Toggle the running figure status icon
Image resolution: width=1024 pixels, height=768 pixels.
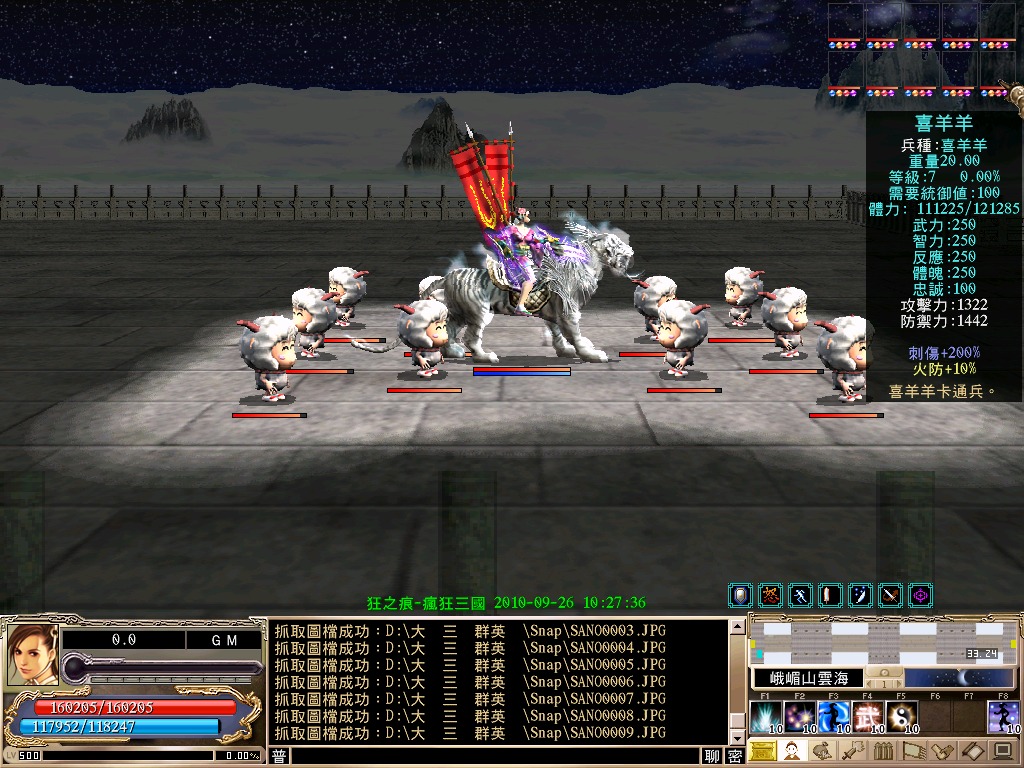click(800, 596)
